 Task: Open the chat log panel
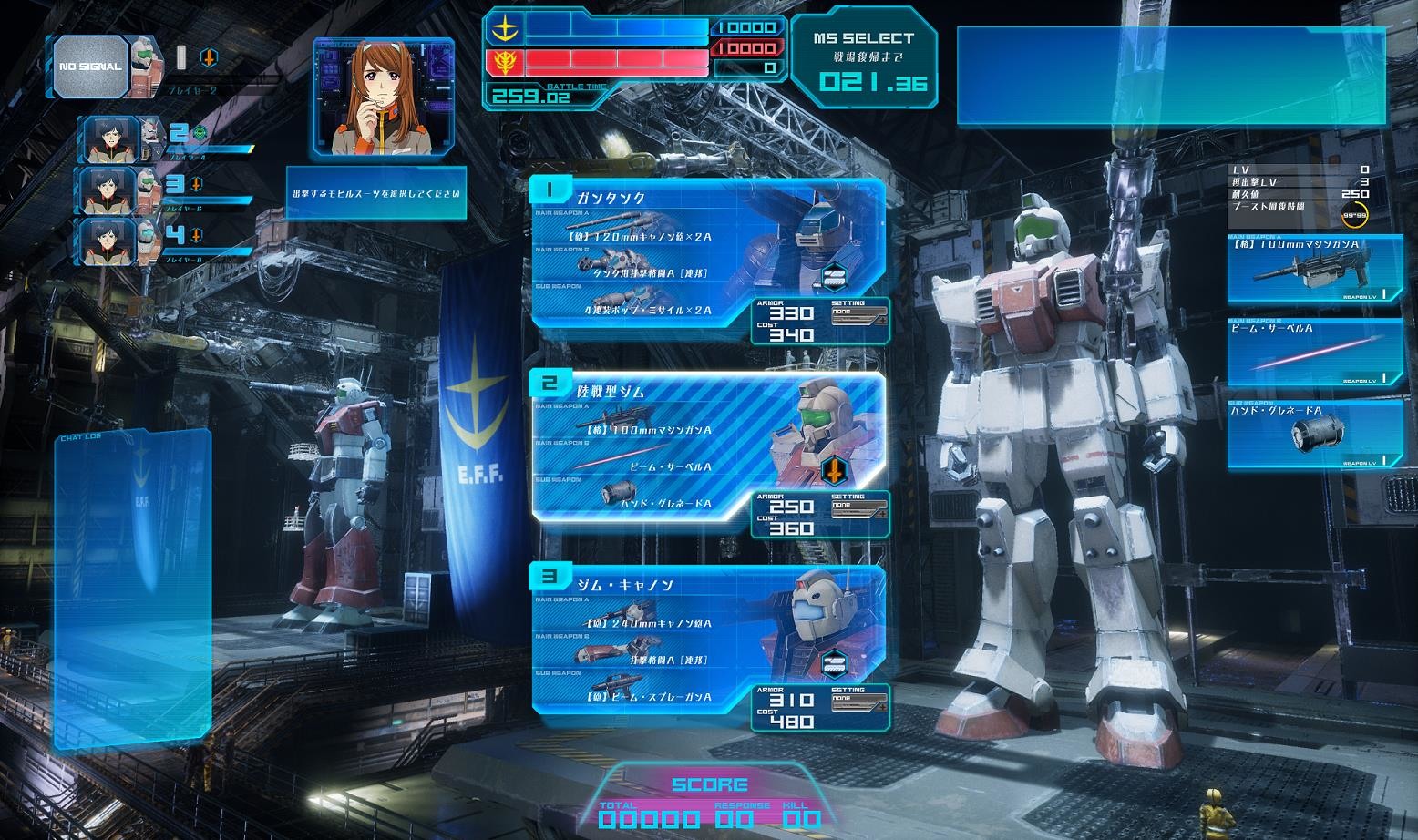(x=132, y=588)
